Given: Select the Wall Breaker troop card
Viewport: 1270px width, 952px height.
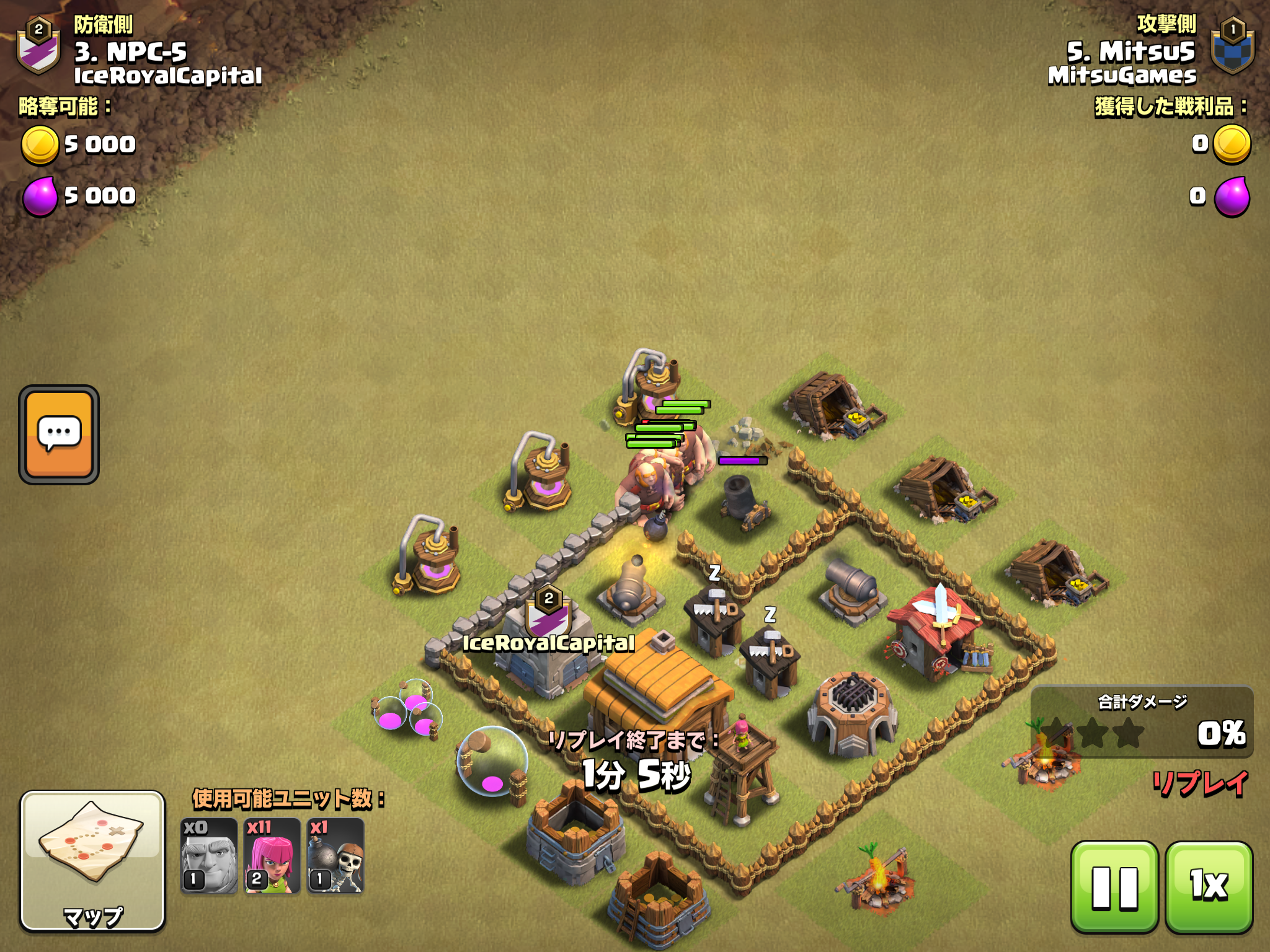Looking at the screenshot, I should [335, 857].
